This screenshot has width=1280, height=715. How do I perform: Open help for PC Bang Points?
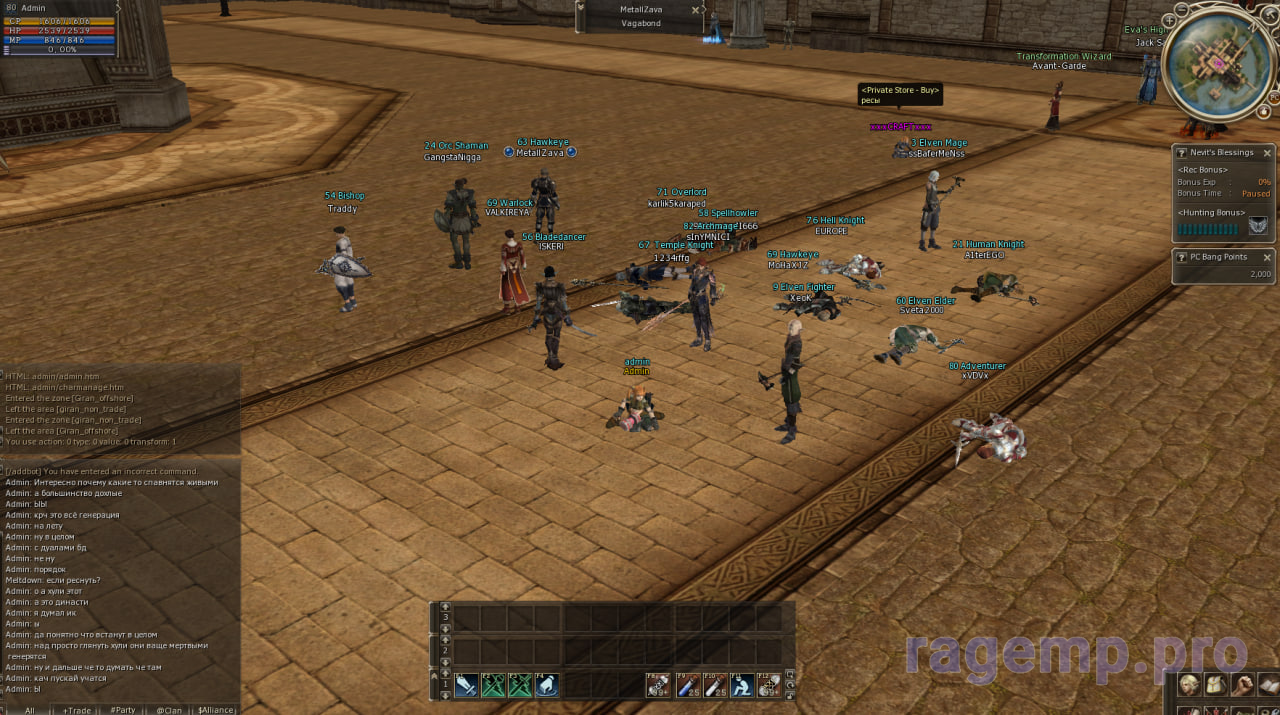[1181, 257]
